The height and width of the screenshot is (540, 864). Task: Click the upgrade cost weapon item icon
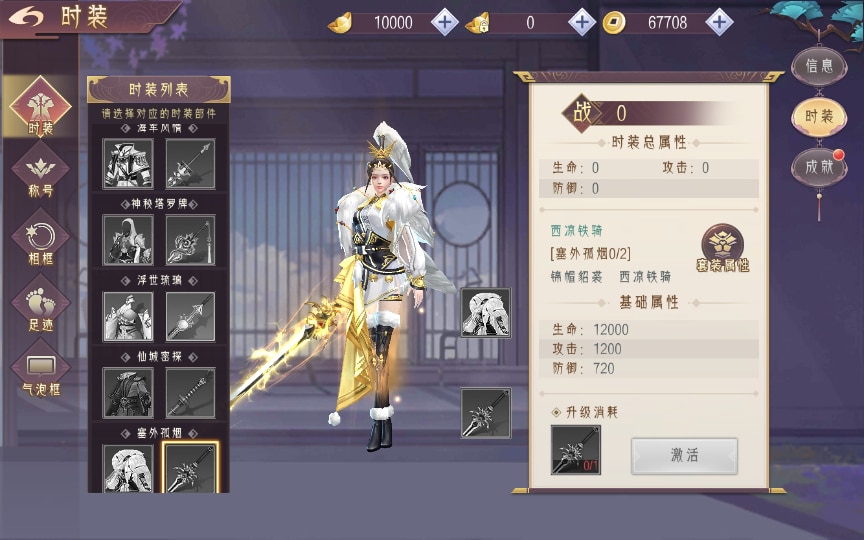(x=576, y=450)
